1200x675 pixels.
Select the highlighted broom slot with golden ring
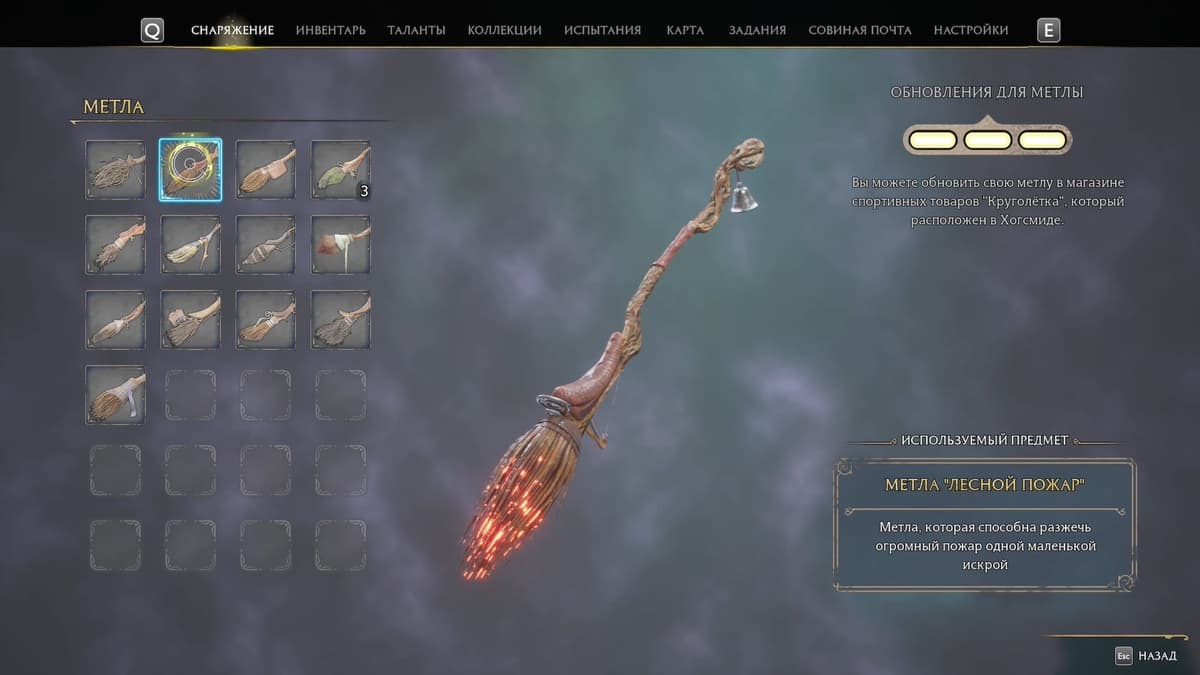pyautogui.click(x=190, y=170)
